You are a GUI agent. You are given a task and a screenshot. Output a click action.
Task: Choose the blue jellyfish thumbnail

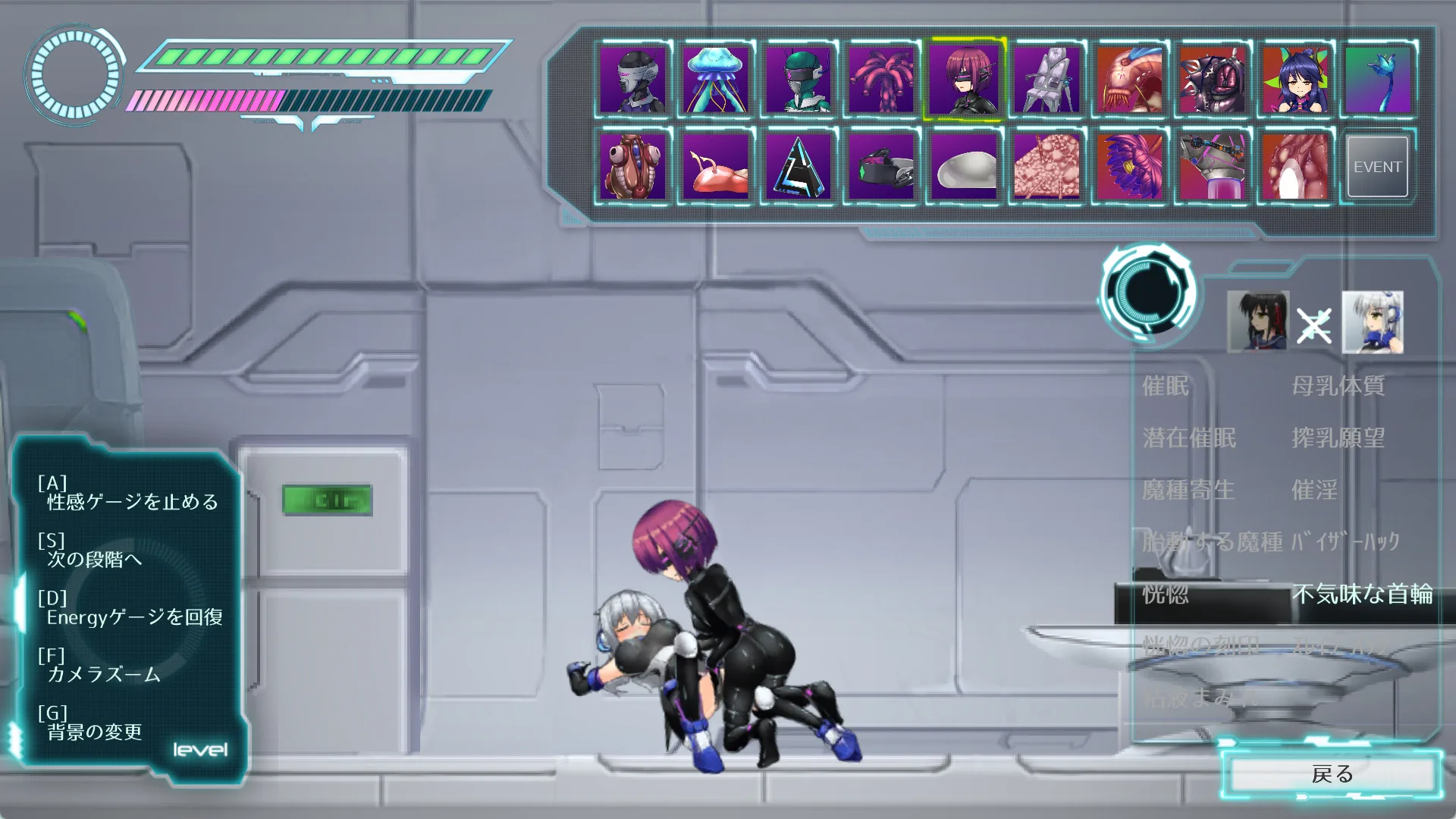point(715,80)
